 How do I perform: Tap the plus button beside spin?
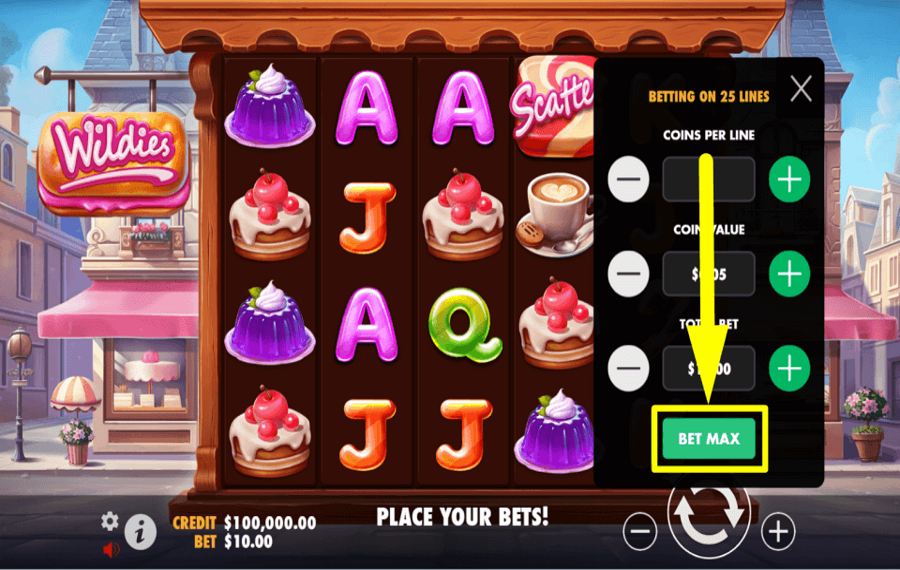coord(778,531)
